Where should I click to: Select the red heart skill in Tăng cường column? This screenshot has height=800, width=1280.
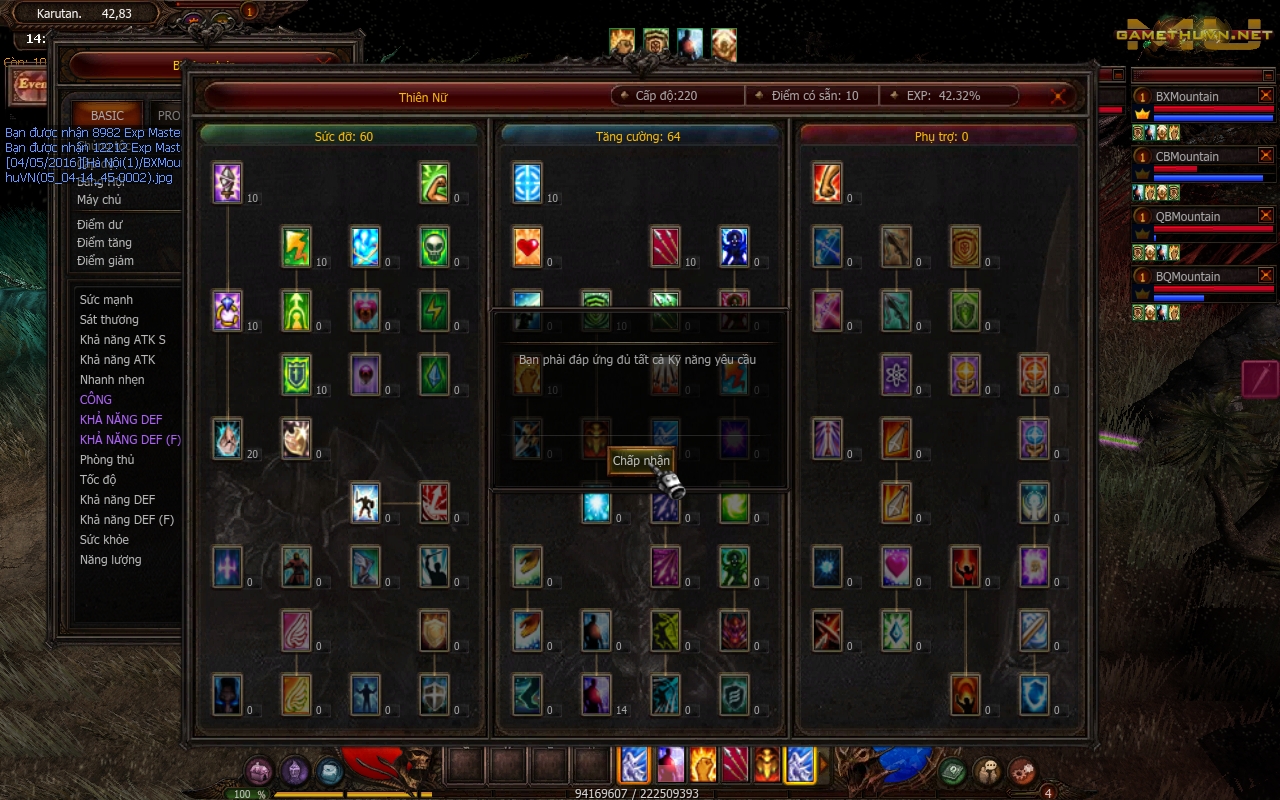(527, 246)
